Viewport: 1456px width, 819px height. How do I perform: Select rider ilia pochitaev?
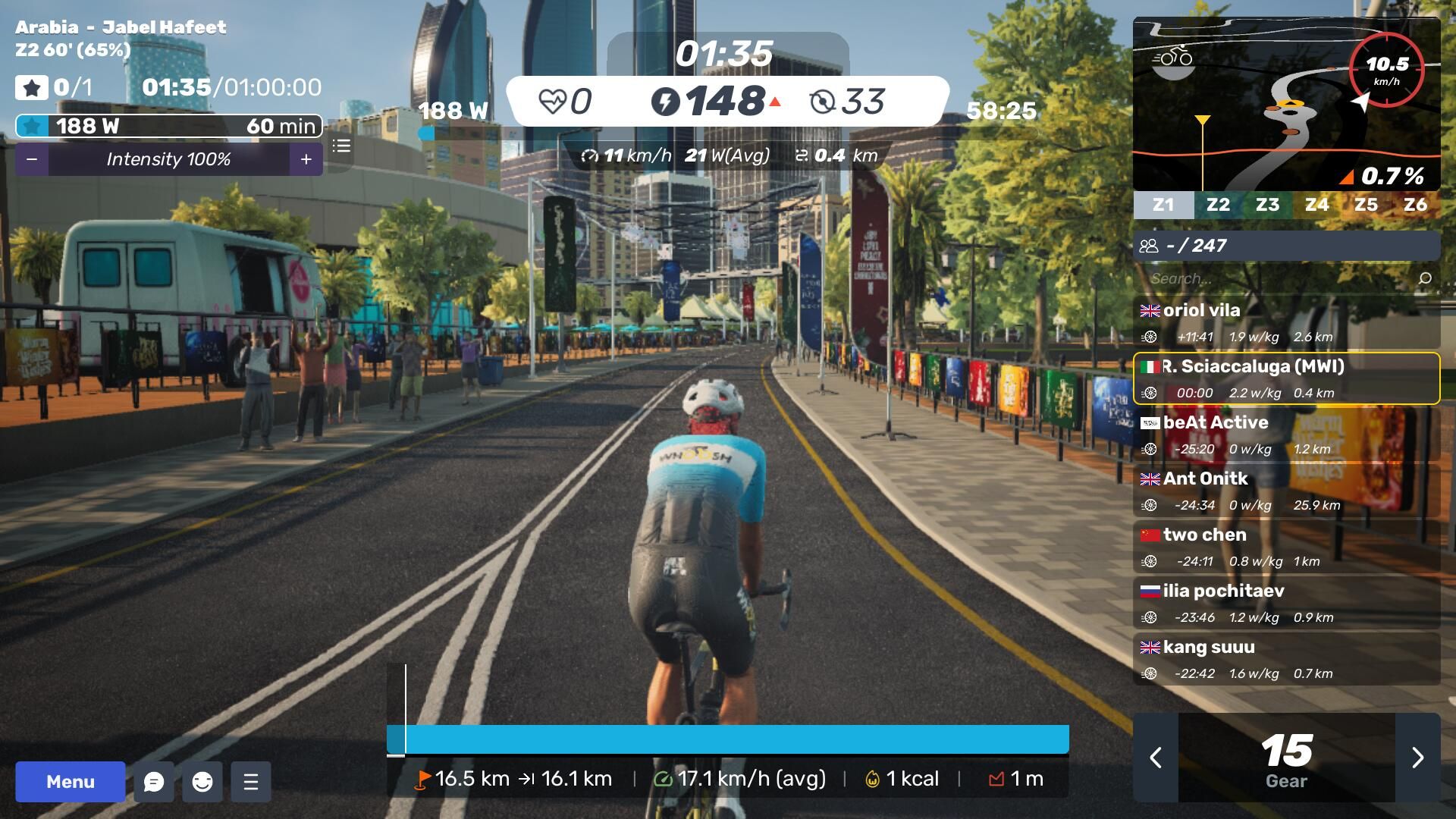point(1286,603)
